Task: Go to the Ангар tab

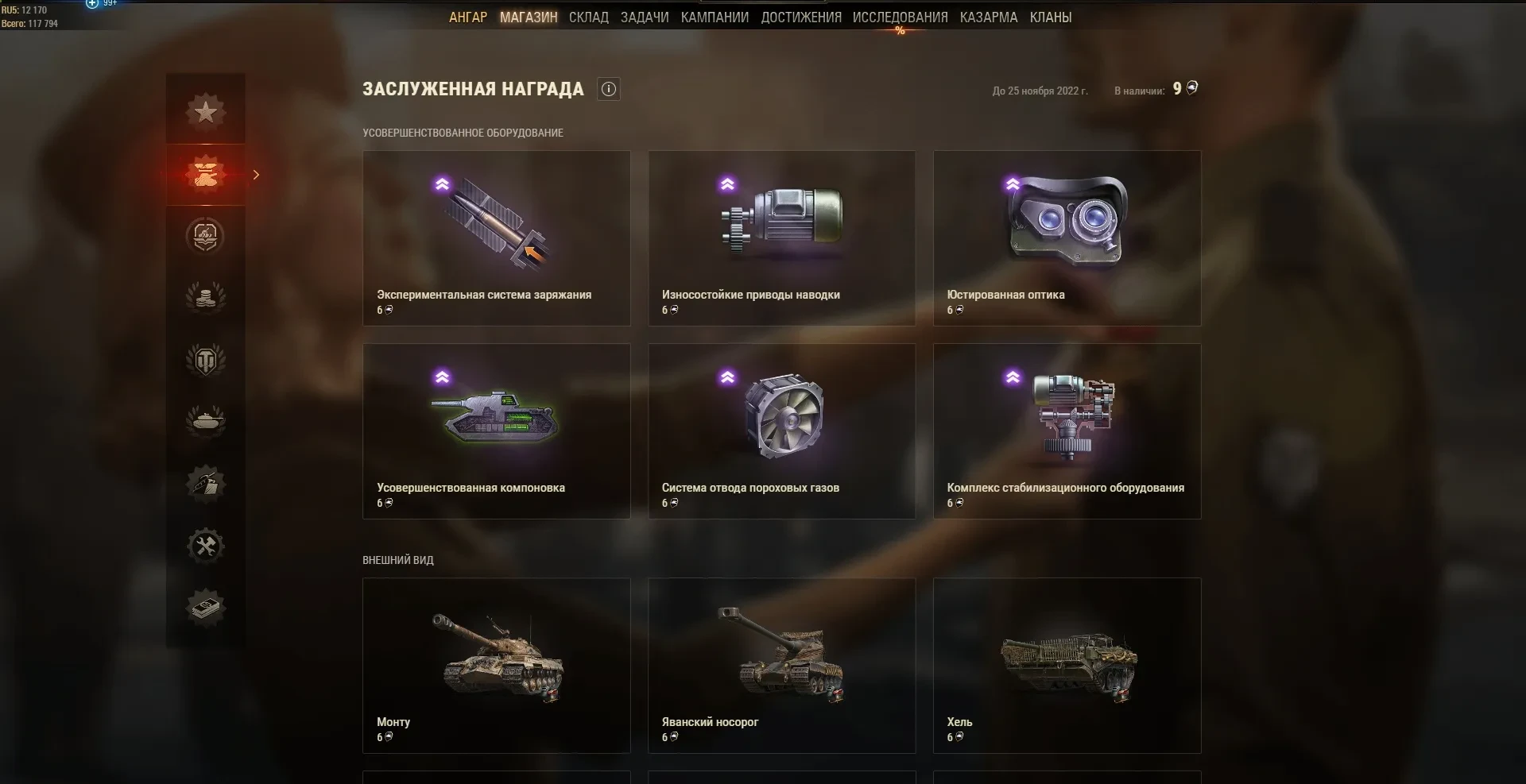Action: (x=468, y=17)
